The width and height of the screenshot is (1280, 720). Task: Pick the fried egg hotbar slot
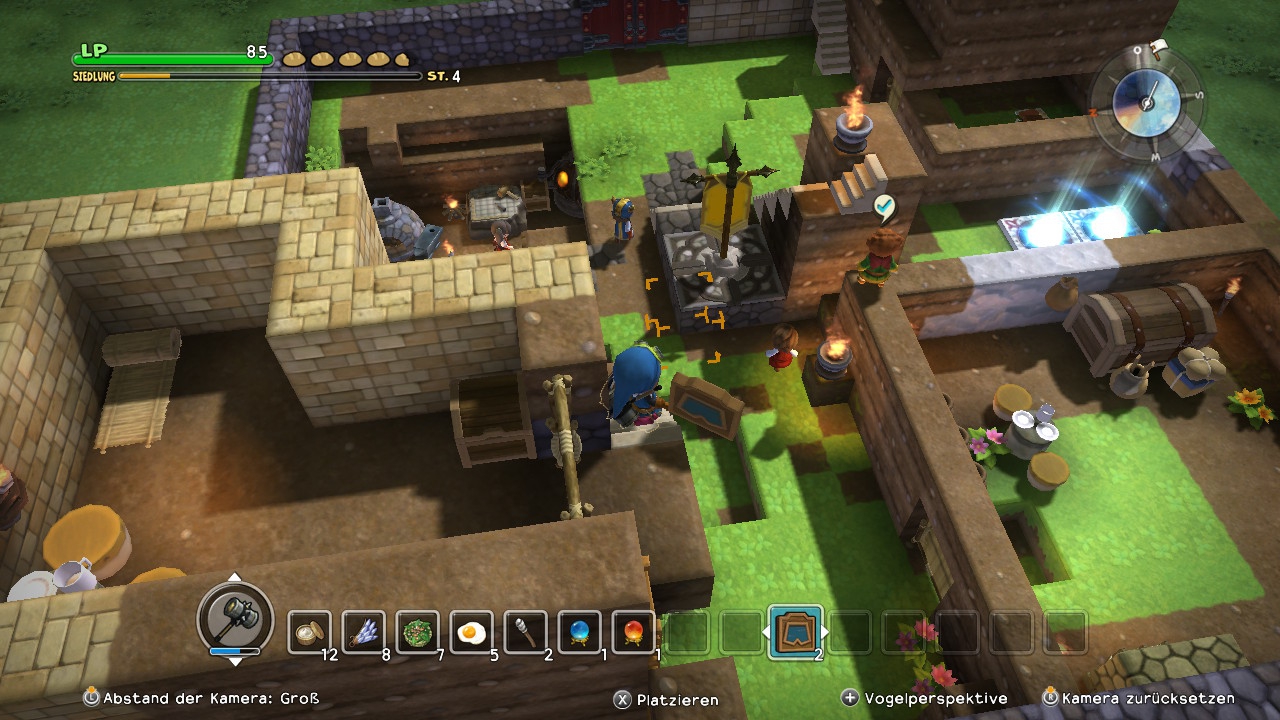[471, 632]
